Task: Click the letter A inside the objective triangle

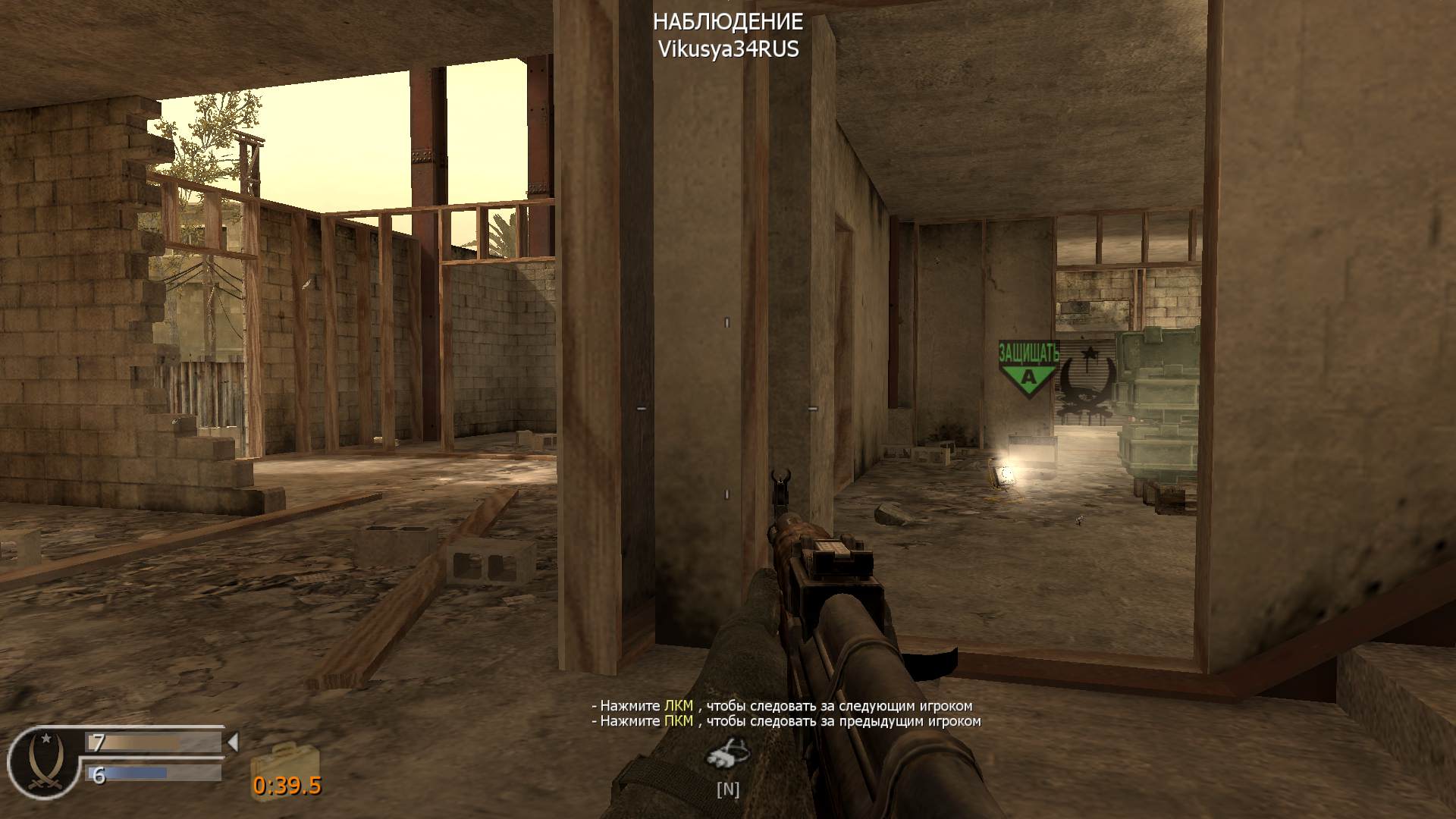Action: click(1028, 377)
